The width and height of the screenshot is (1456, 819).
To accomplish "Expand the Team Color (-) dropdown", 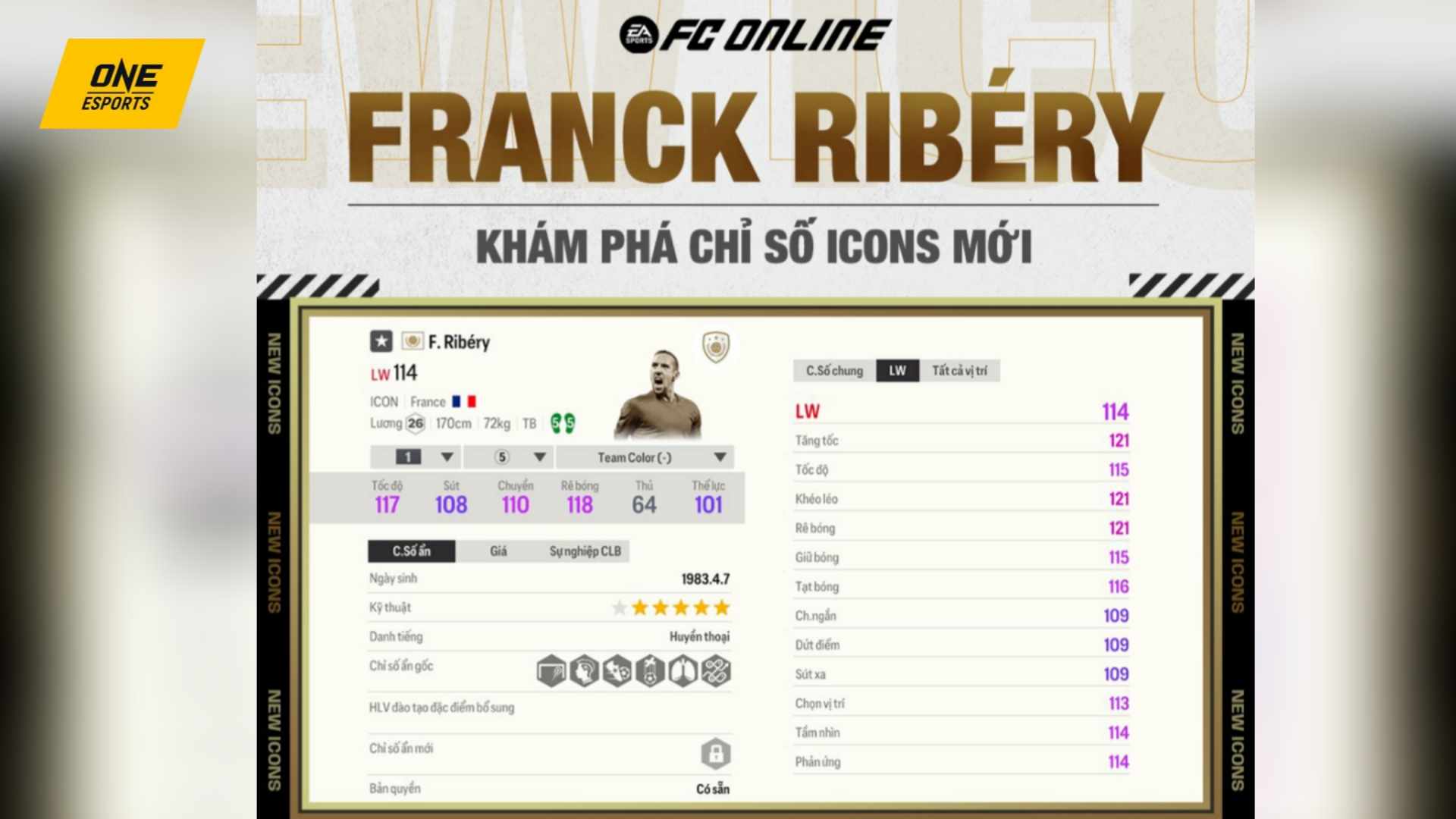I will [x=645, y=457].
